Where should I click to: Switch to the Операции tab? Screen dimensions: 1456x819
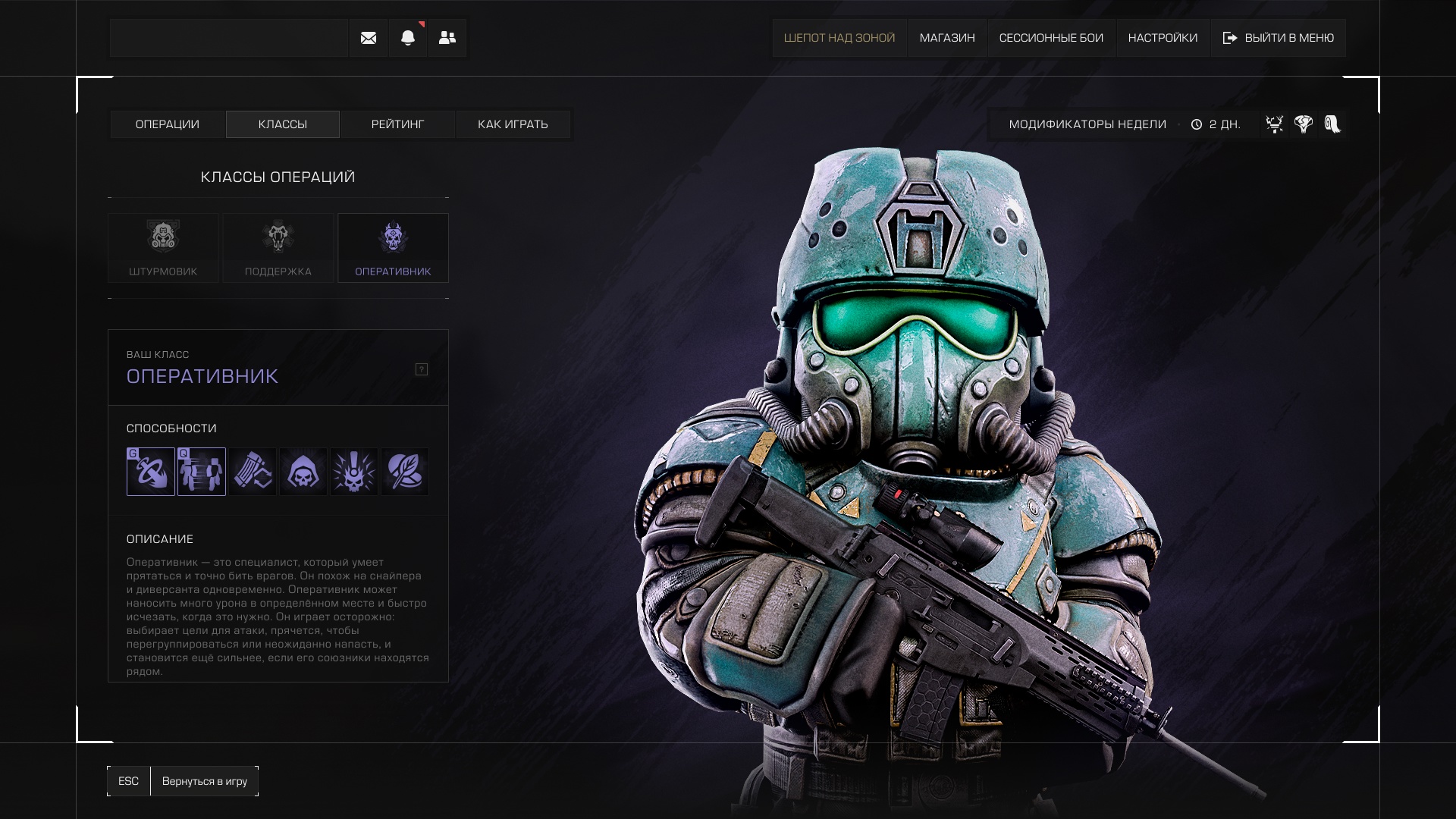168,124
